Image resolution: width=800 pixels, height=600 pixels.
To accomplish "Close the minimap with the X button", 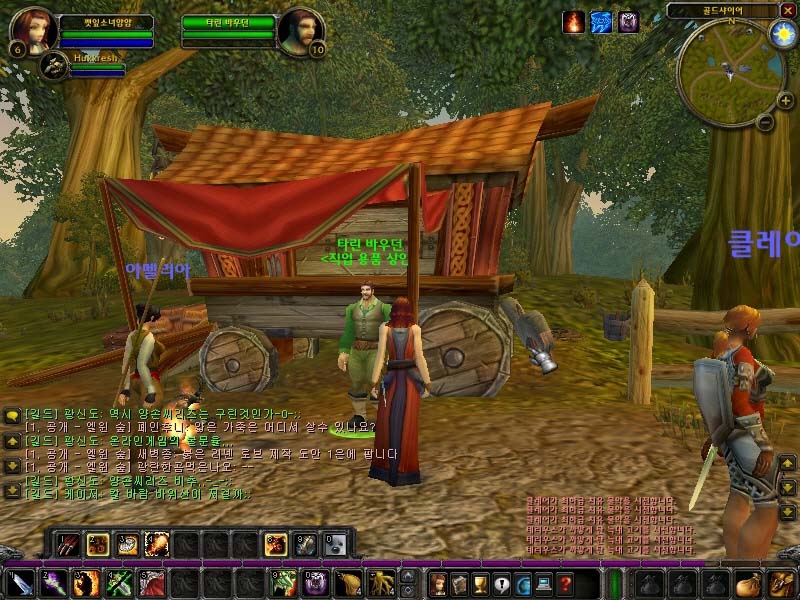I will point(787,11).
